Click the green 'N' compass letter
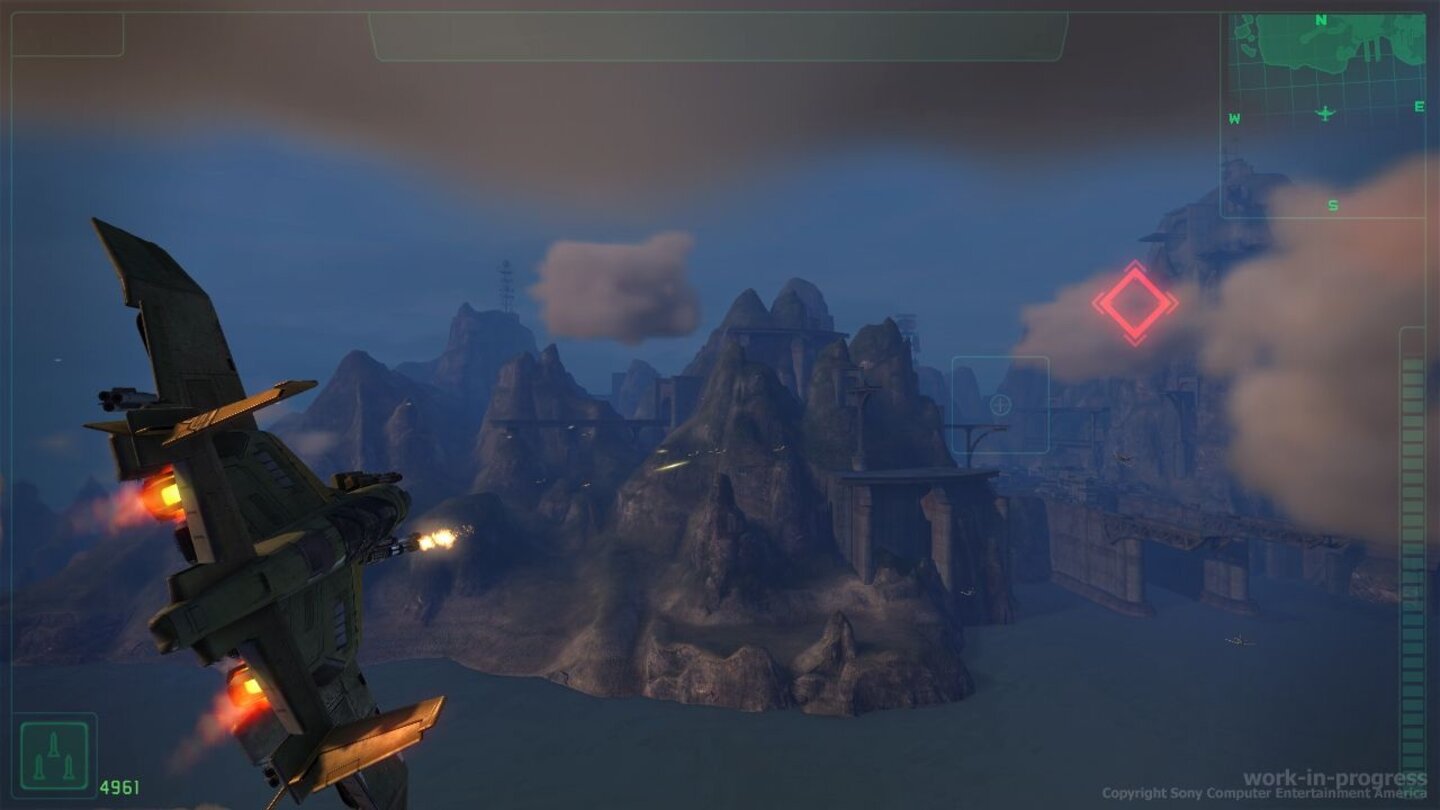 coord(1320,19)
